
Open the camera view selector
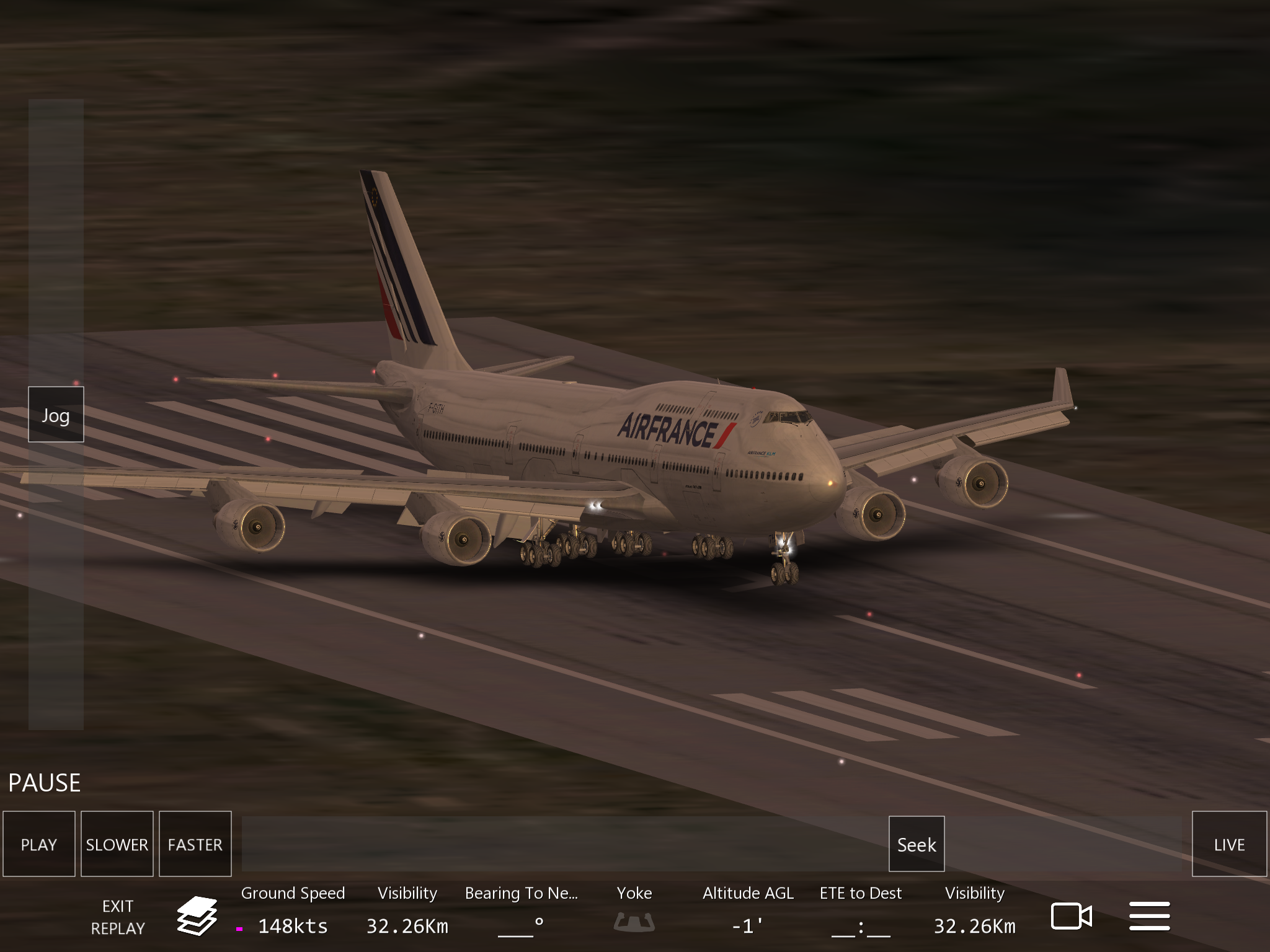(1071, 916)
